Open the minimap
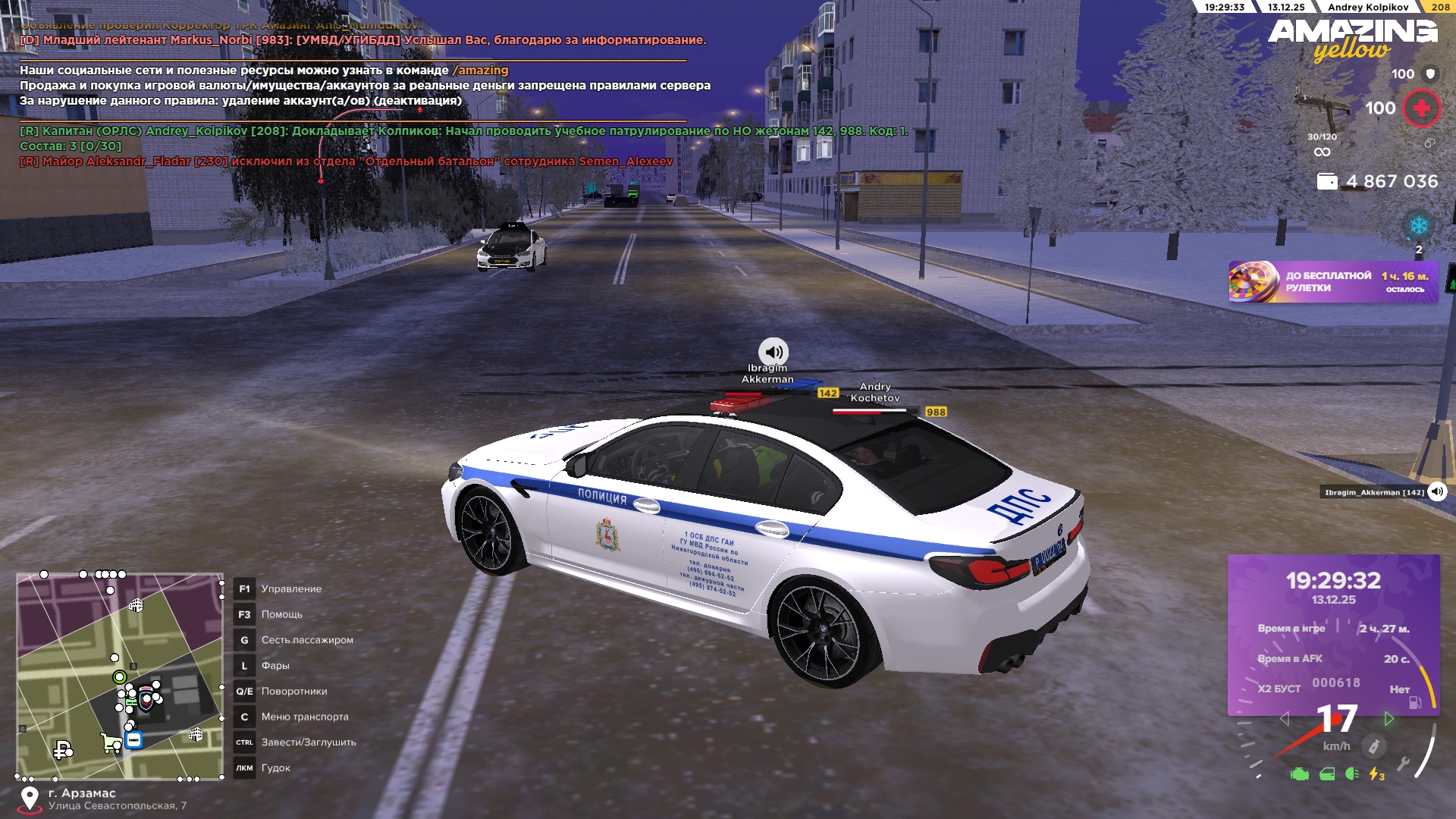The image size is (1456, 819). coord(120,676)
